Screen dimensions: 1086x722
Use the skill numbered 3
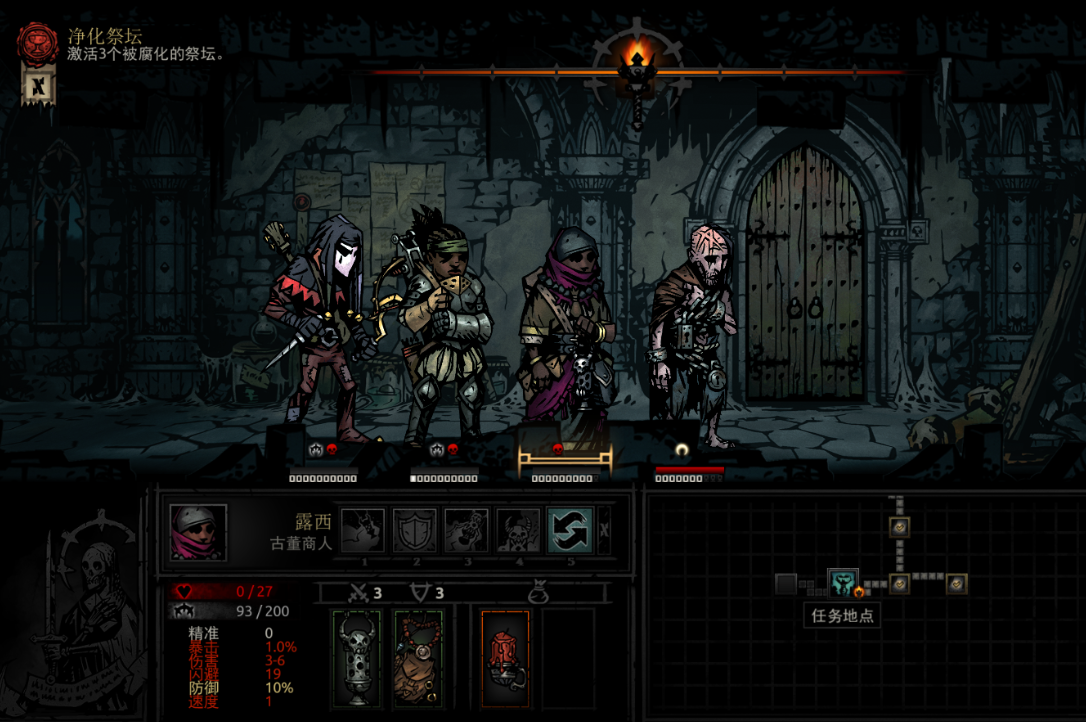click(x=466, y=530)
